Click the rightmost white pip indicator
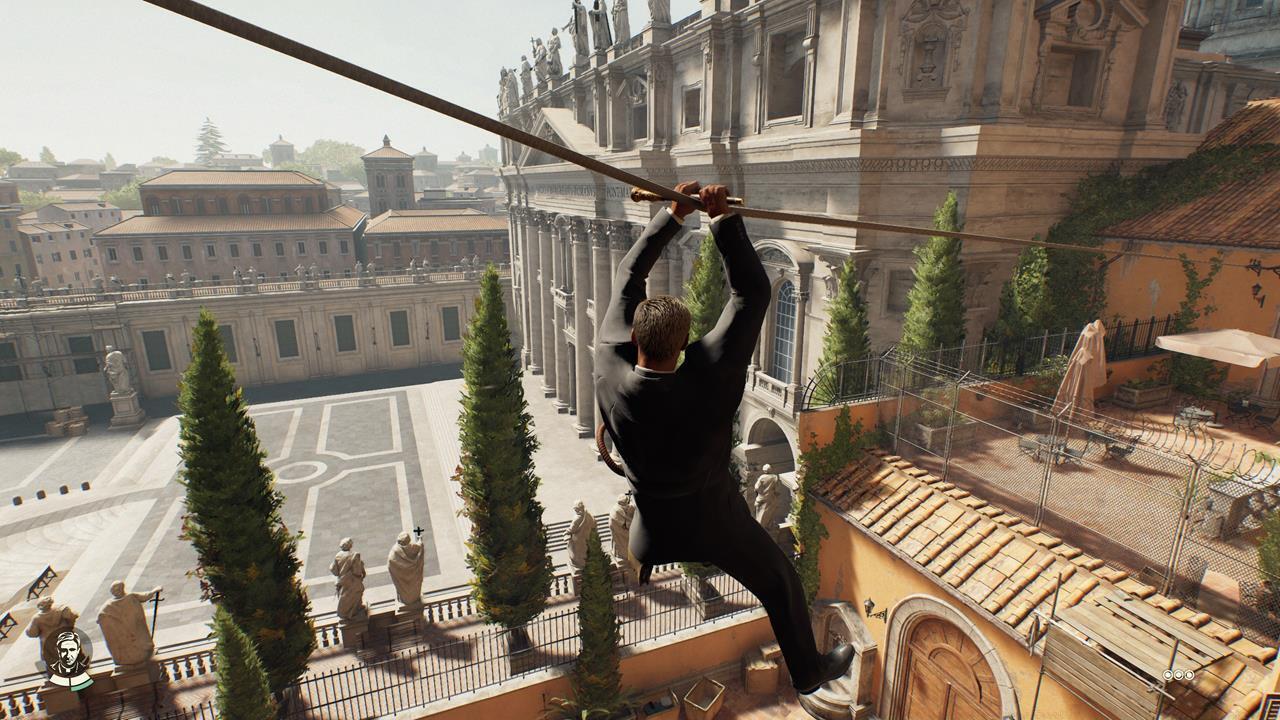 click(1189, 675)
